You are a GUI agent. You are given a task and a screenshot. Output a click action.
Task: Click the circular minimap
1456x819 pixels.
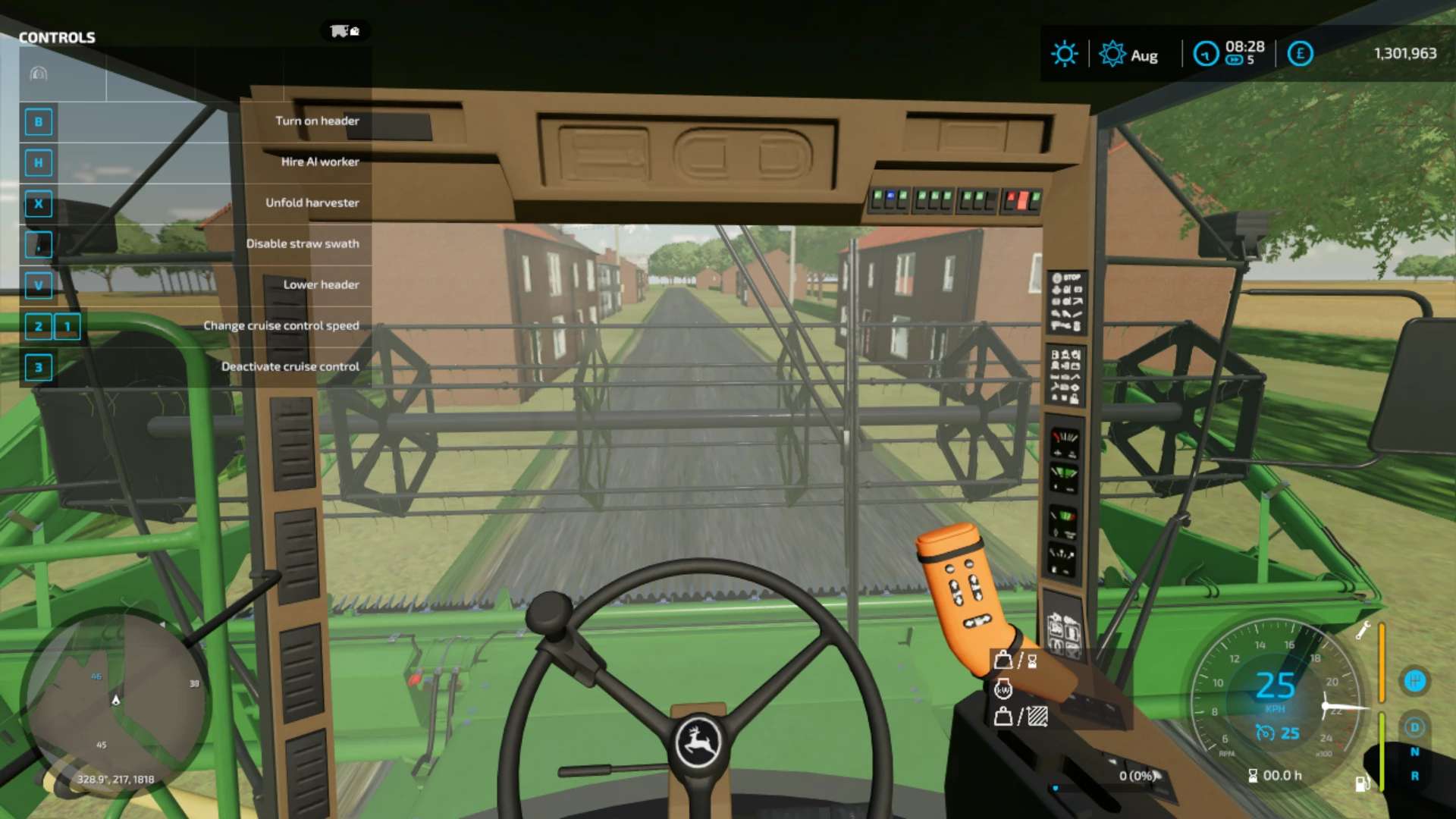115,701
